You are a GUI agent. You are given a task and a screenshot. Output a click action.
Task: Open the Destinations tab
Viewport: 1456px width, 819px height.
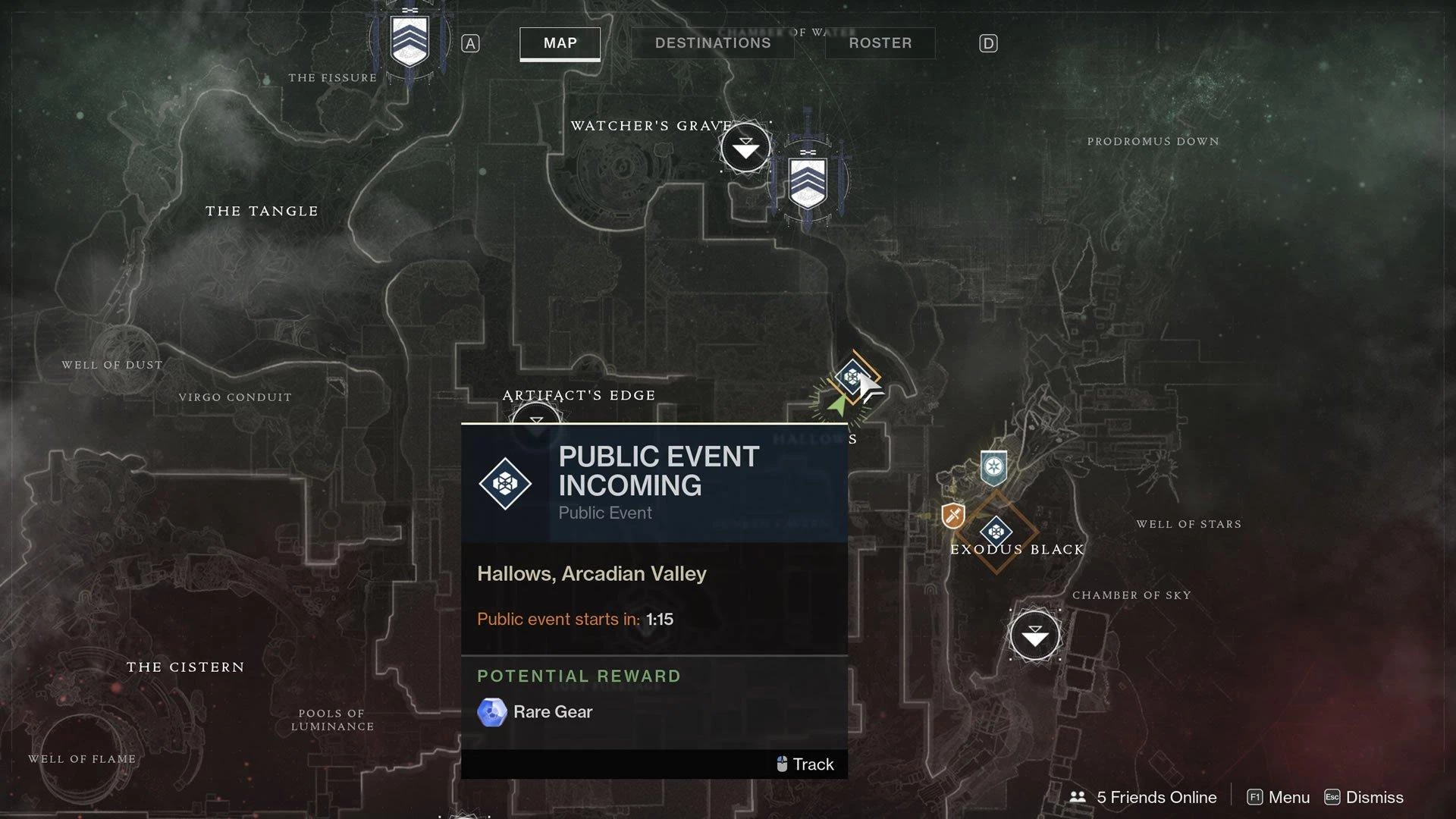point(712,43)
